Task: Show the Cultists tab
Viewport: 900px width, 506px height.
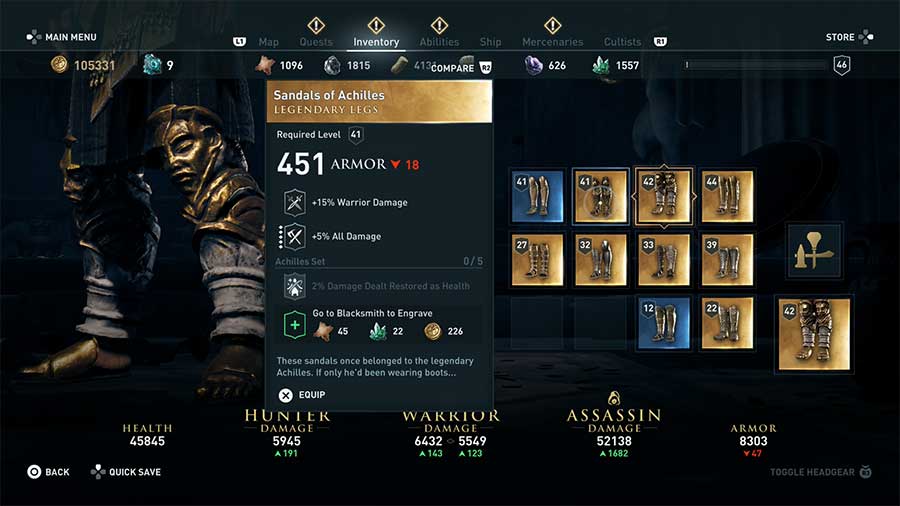Action: point(622,42)
